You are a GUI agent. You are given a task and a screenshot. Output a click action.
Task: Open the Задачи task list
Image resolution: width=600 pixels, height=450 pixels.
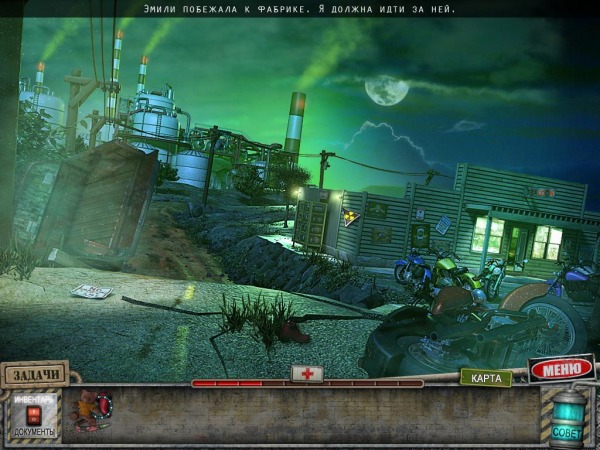tap(35, 374)
